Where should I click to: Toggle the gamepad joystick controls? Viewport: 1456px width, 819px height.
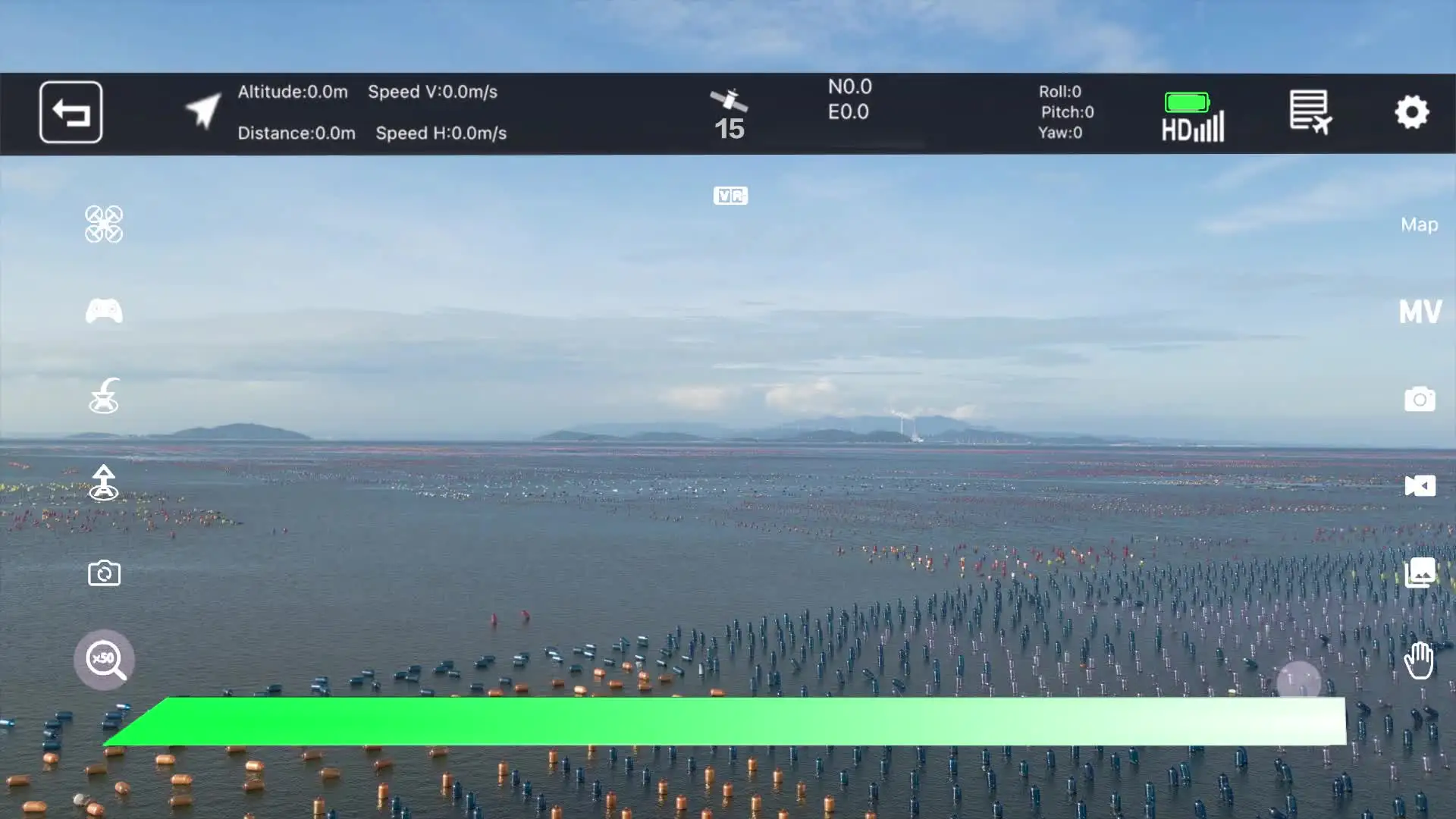coord(104,311)
